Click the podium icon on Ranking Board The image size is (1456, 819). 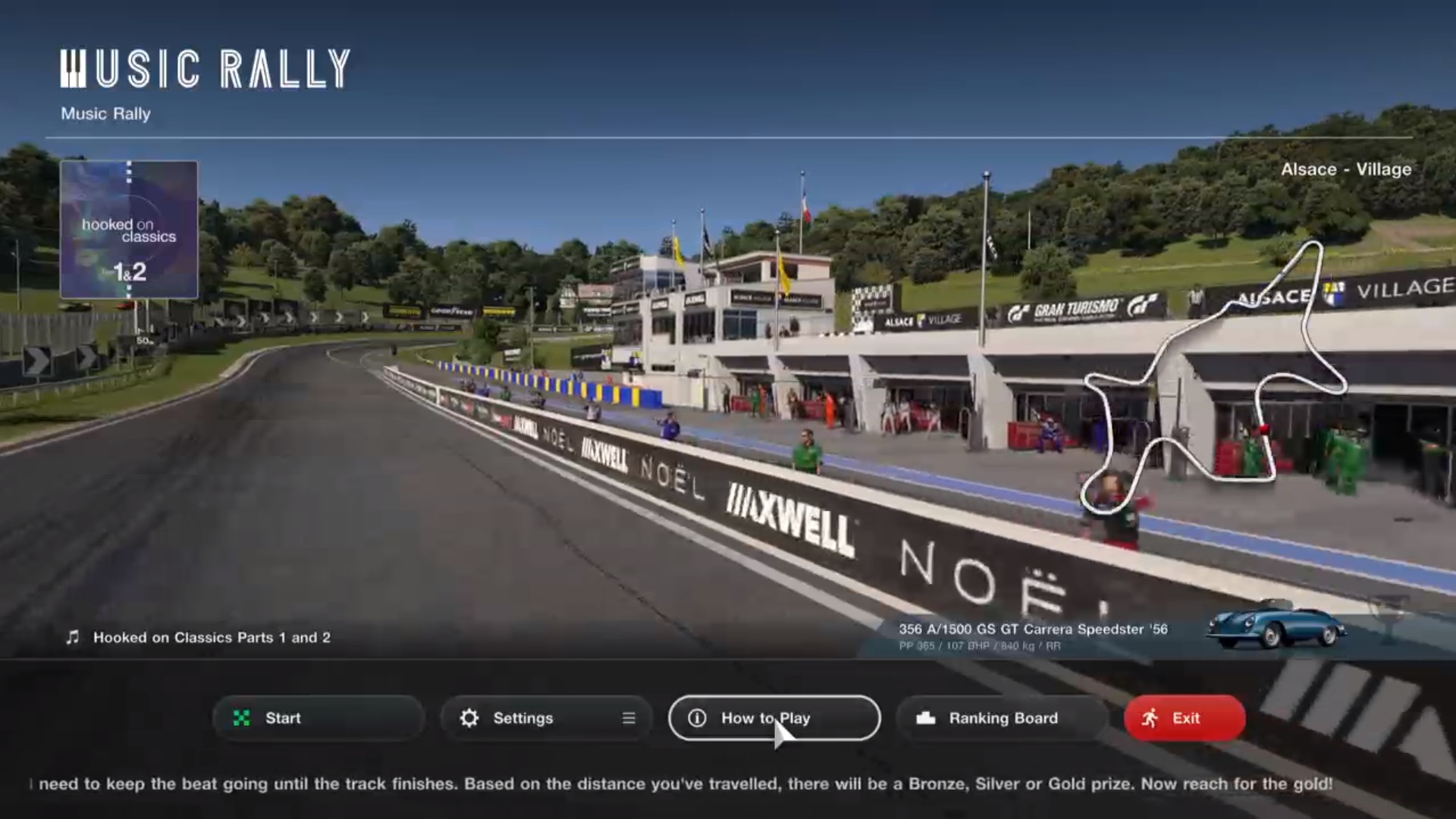point(927,718)
